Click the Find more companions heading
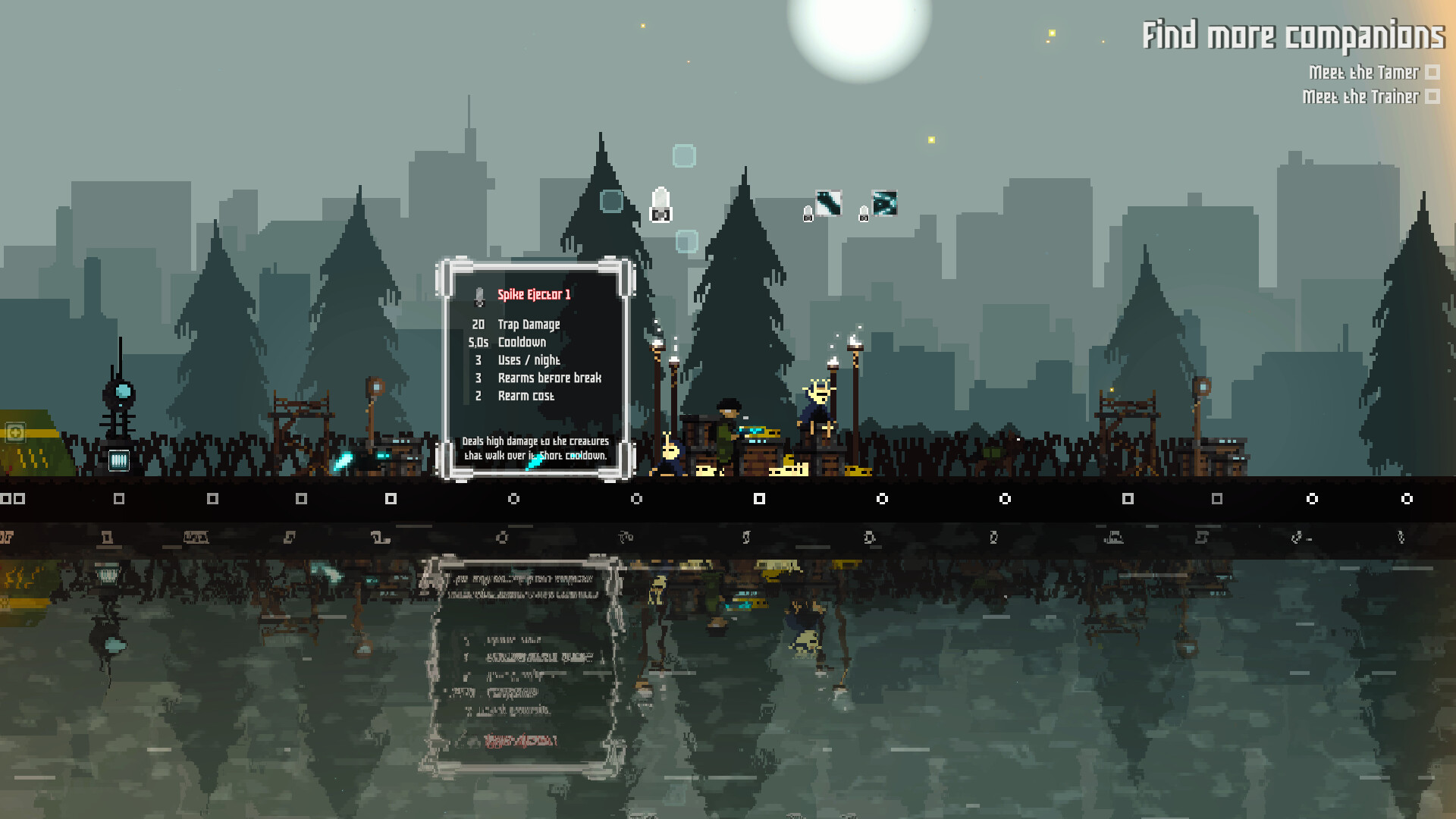The height and width of the screenshot is (819, 1456). [x=1294, y=34]
